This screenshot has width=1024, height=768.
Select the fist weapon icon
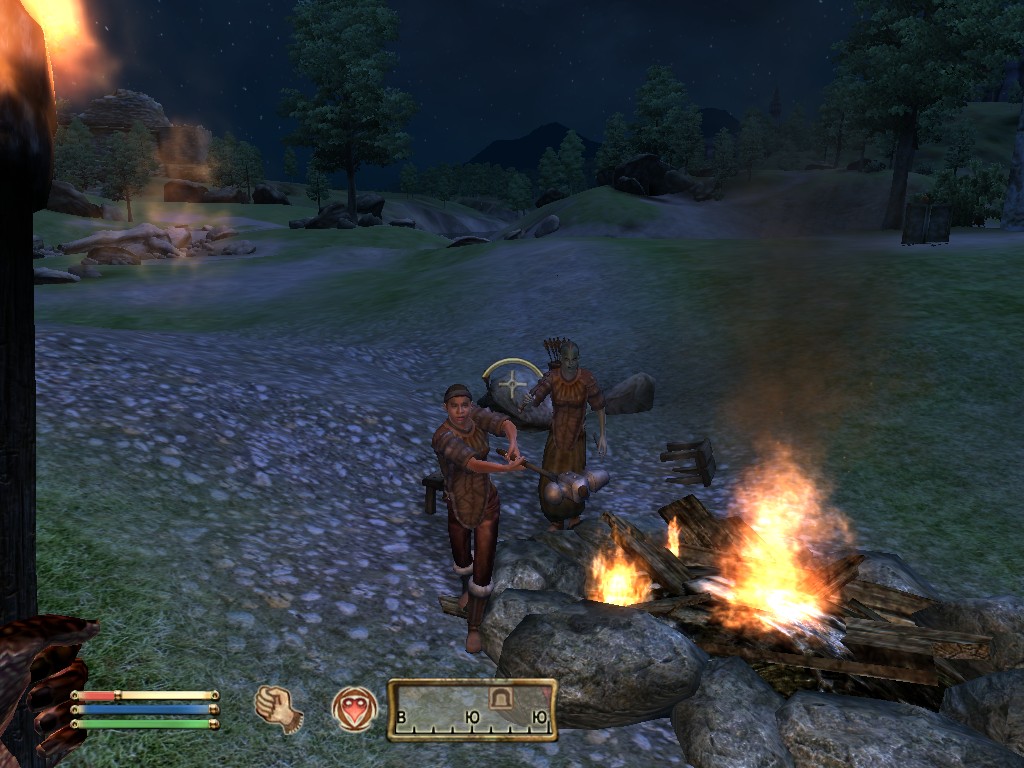278,709
